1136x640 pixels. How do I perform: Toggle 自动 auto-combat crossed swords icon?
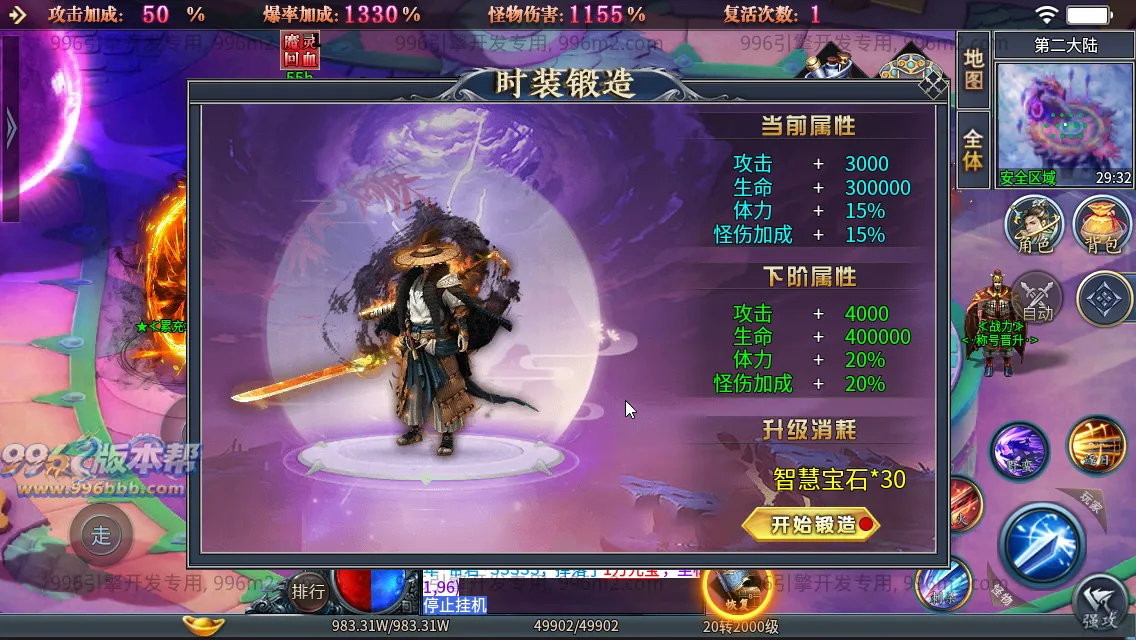coord(1037,297)
